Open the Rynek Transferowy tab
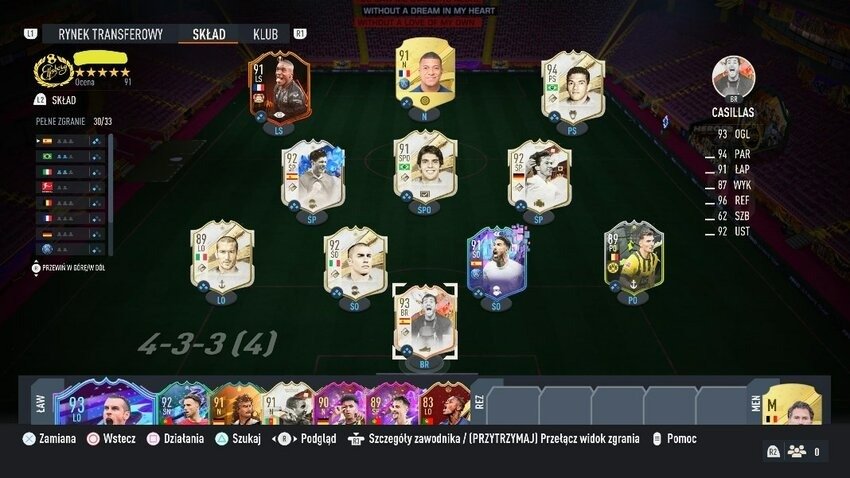 click(x=110, y=34)
